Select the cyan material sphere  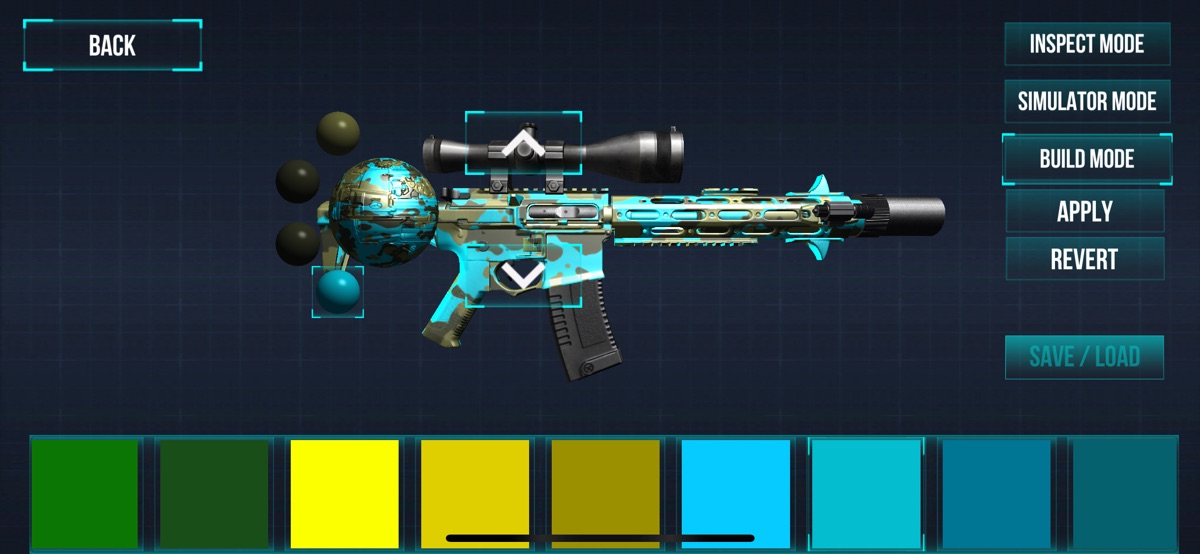pyautogui.click(x=337, y=292)
